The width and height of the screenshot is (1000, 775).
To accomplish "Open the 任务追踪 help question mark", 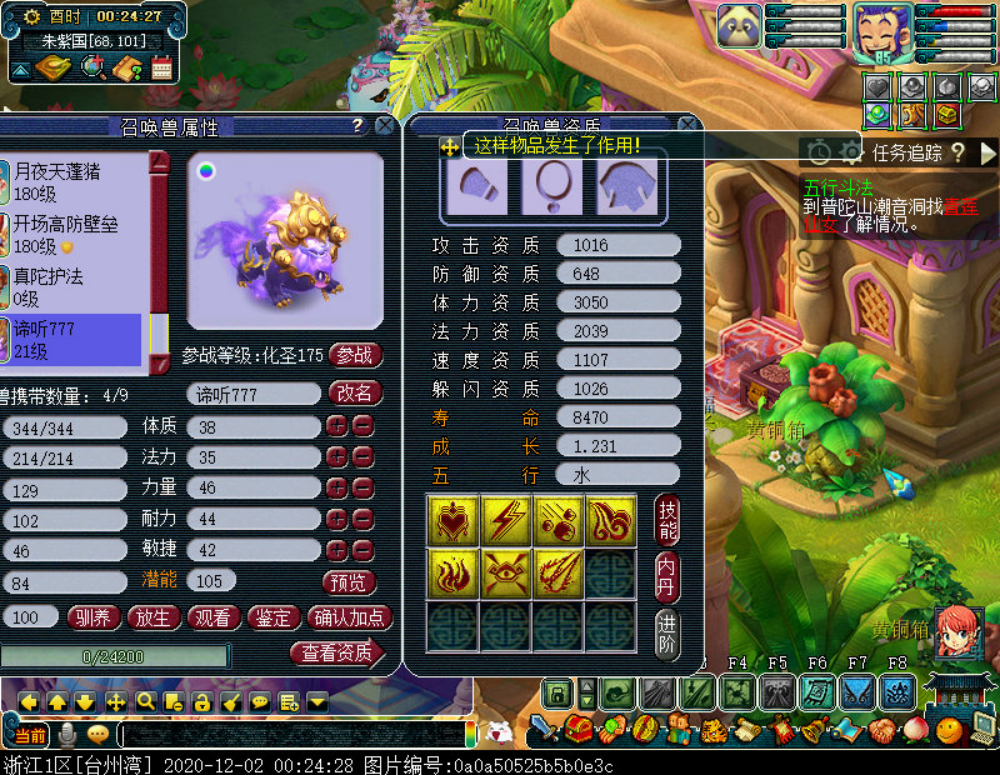I will tap(958, 152).
